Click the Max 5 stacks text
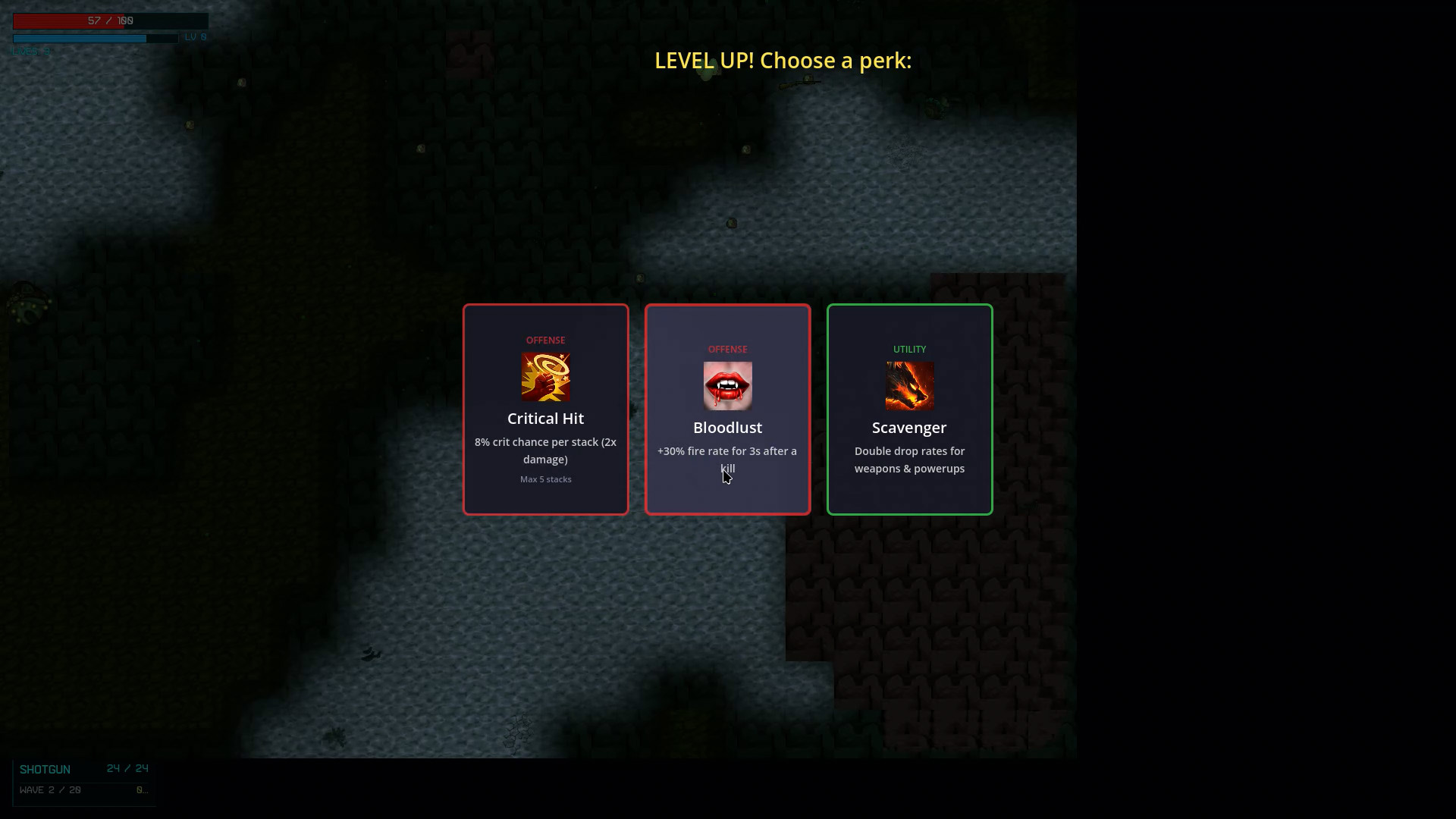This screenshot has height=819, width=1456. pos(545,479)
